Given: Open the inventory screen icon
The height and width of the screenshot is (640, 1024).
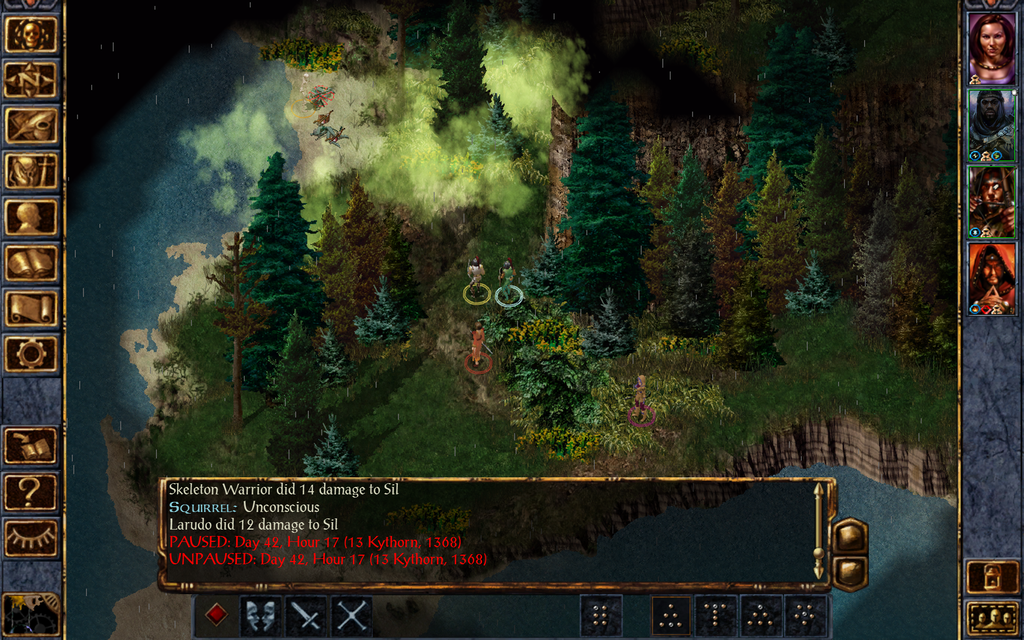Looking at the screenshot, I should click(x=30, y=171).
